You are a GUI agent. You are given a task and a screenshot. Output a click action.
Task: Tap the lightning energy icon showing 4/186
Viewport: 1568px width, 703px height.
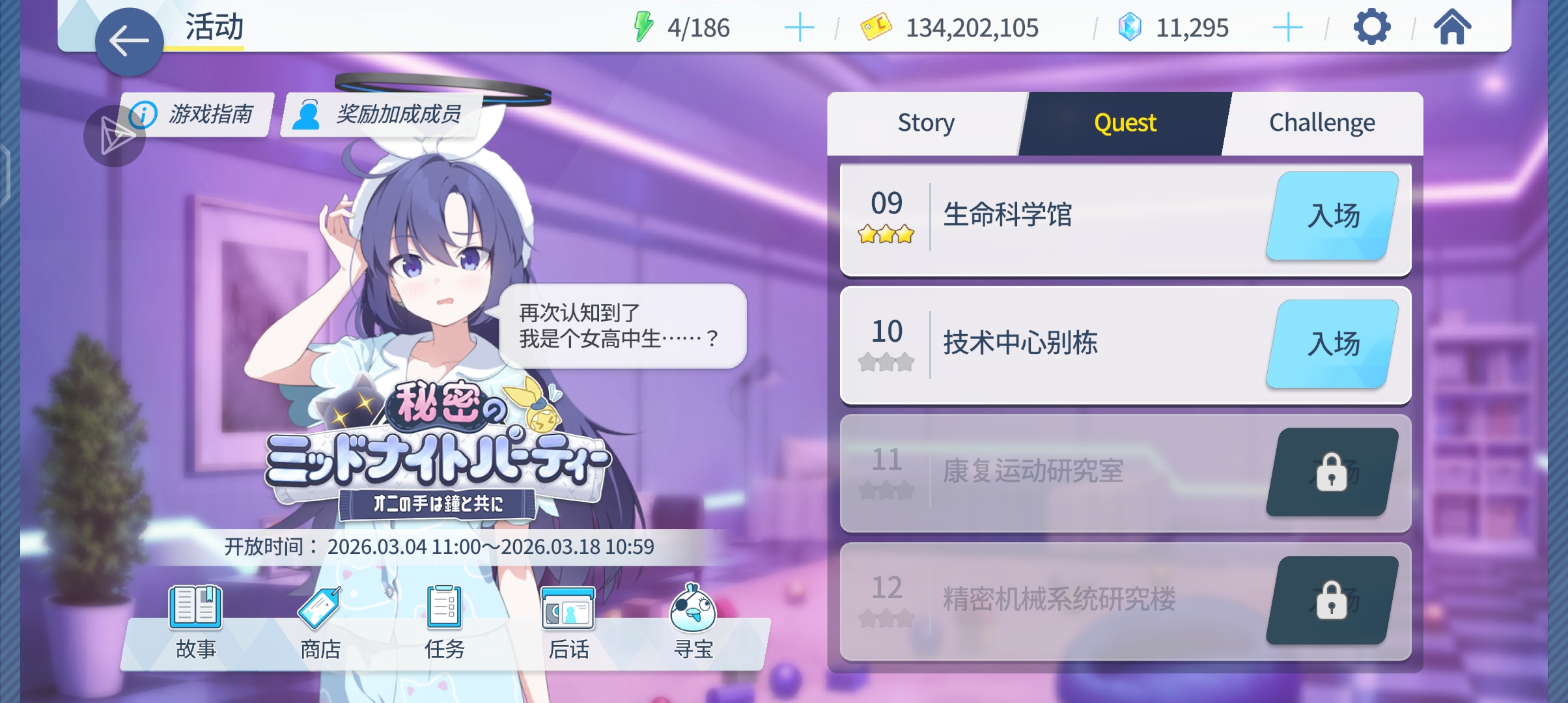643,27
